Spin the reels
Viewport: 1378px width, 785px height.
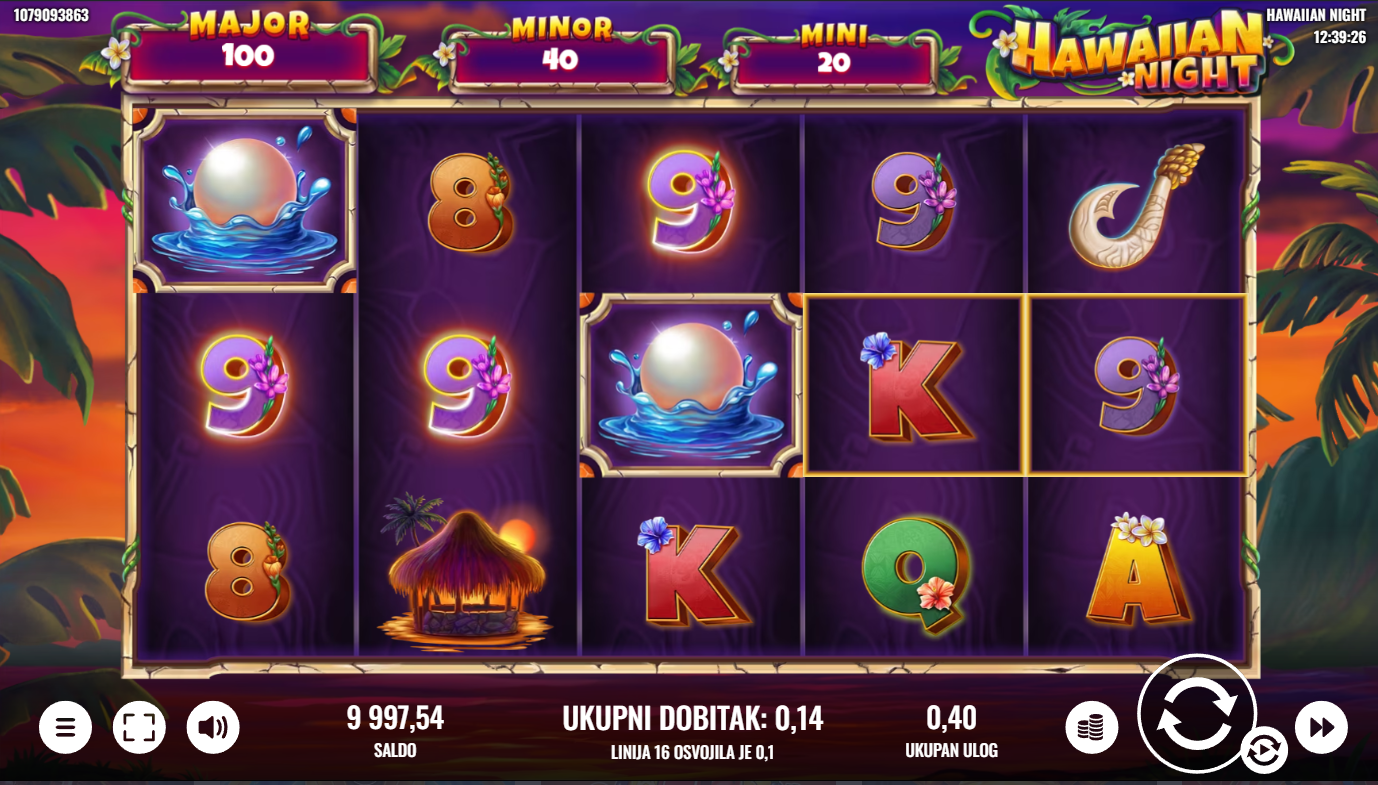pos(1197,714)
